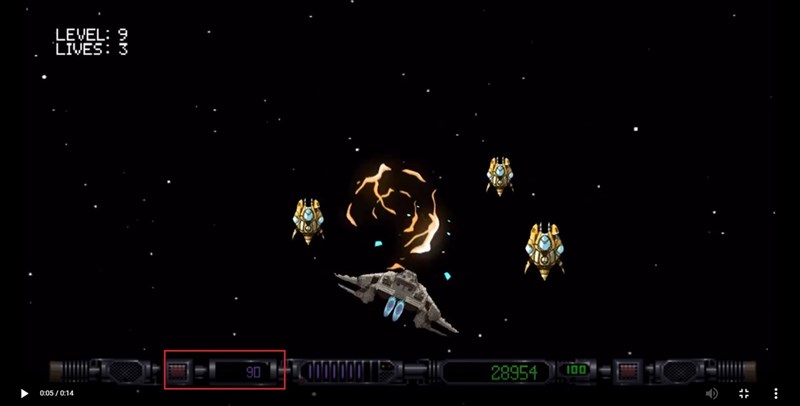This screenshot has width=800, height=406.
Task: Play the video
Action: 24,393
